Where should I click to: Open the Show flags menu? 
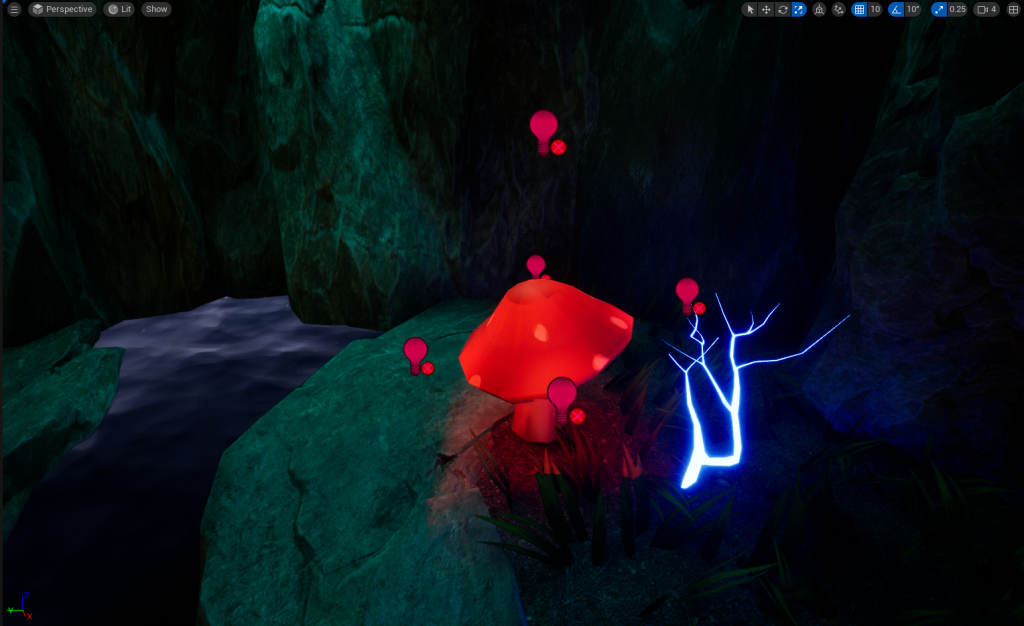coord(156,9)
